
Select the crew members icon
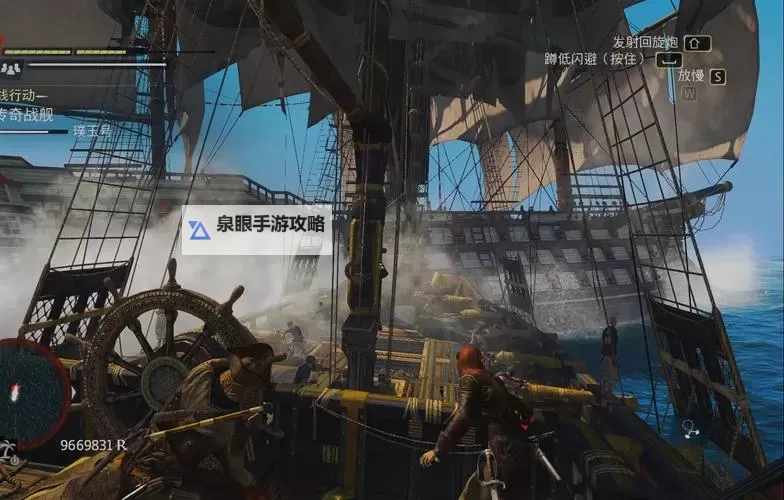[x=11, y=68]
